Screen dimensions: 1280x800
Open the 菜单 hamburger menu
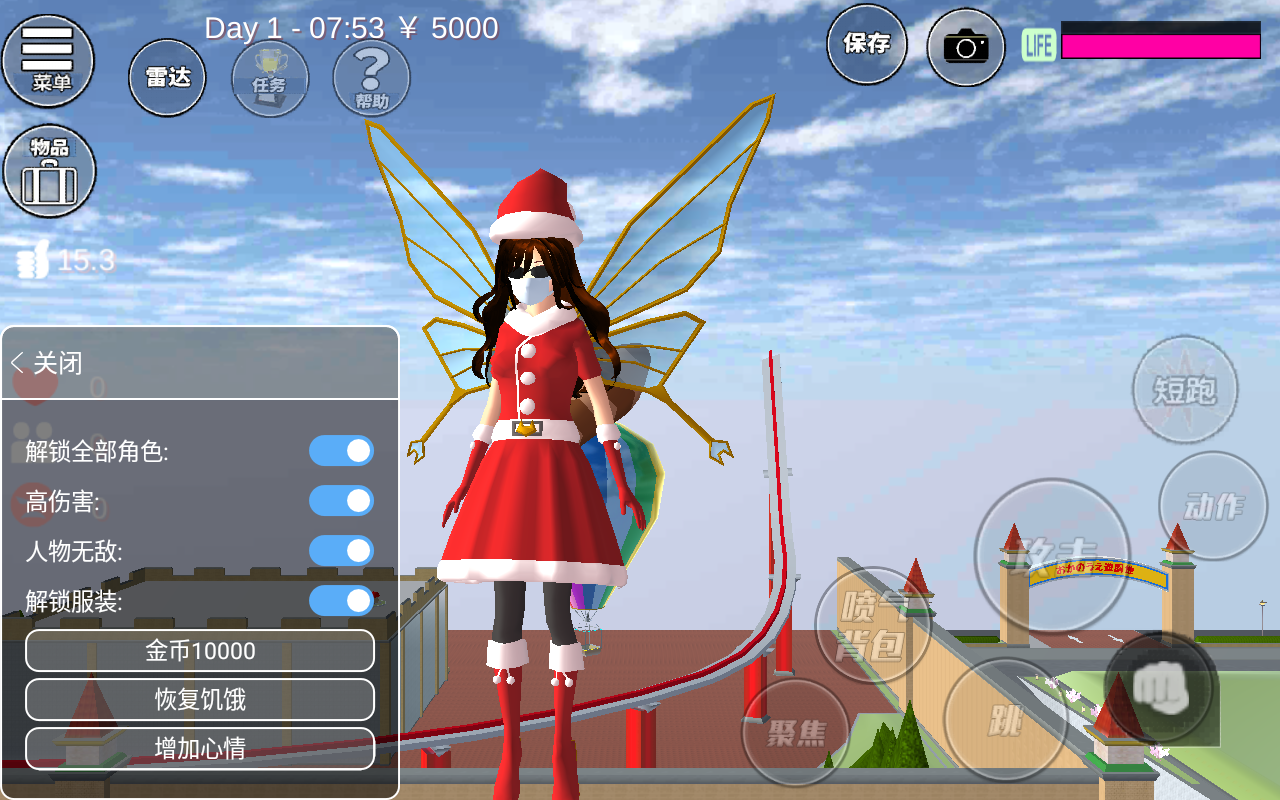[x=49, y=60]
